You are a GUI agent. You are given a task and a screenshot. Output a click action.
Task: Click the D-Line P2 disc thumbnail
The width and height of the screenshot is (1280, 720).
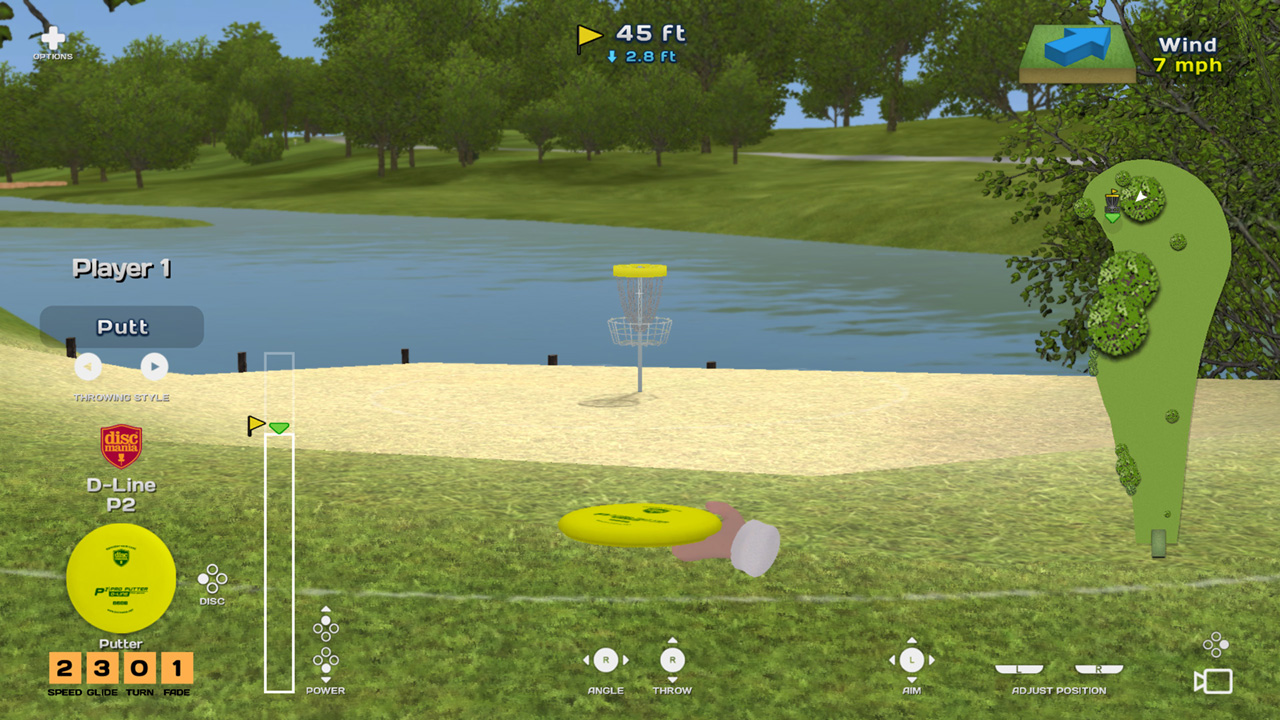click(x=122, y=578)
